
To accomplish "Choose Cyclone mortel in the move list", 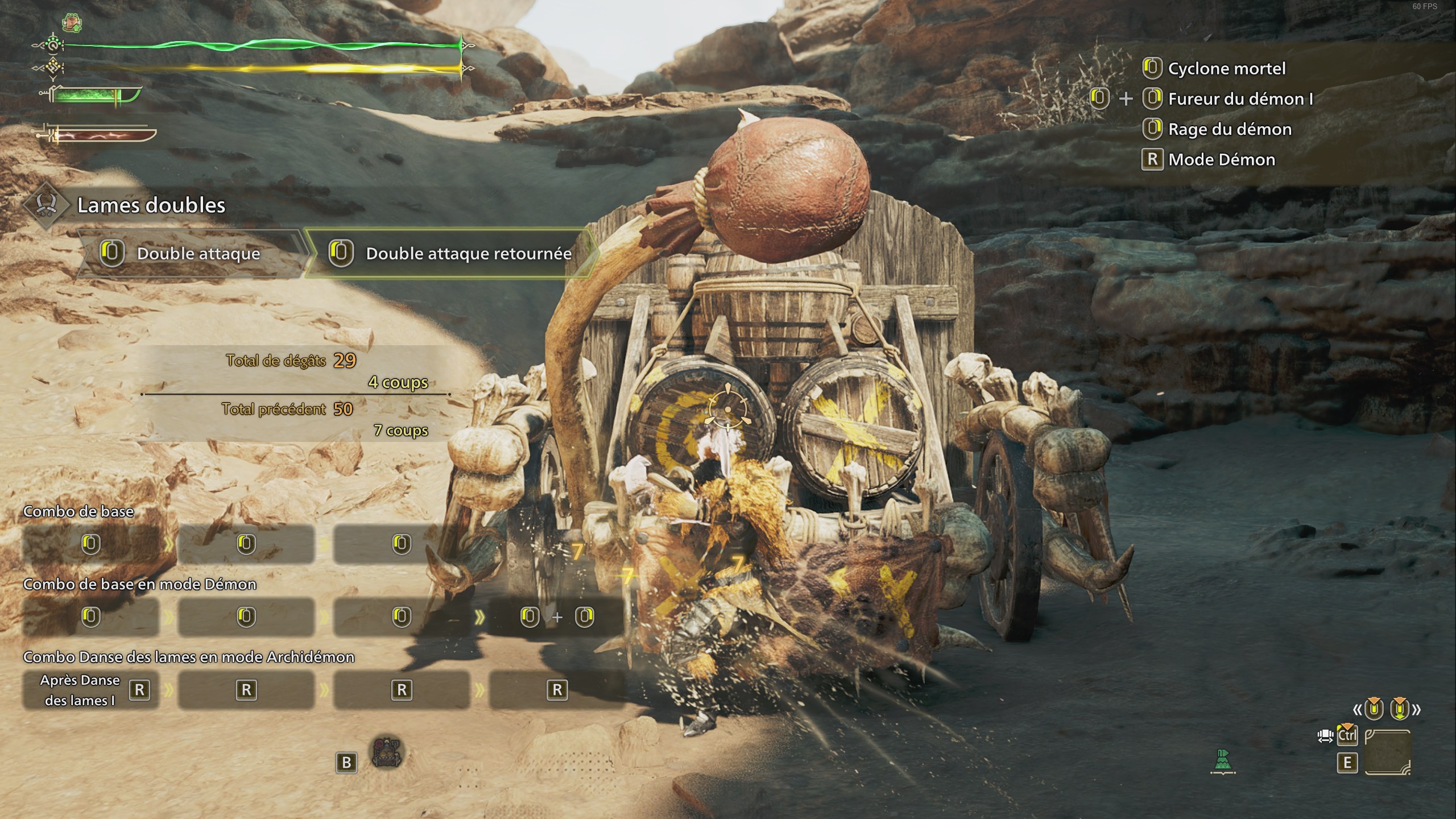I will pos(1226,69).
